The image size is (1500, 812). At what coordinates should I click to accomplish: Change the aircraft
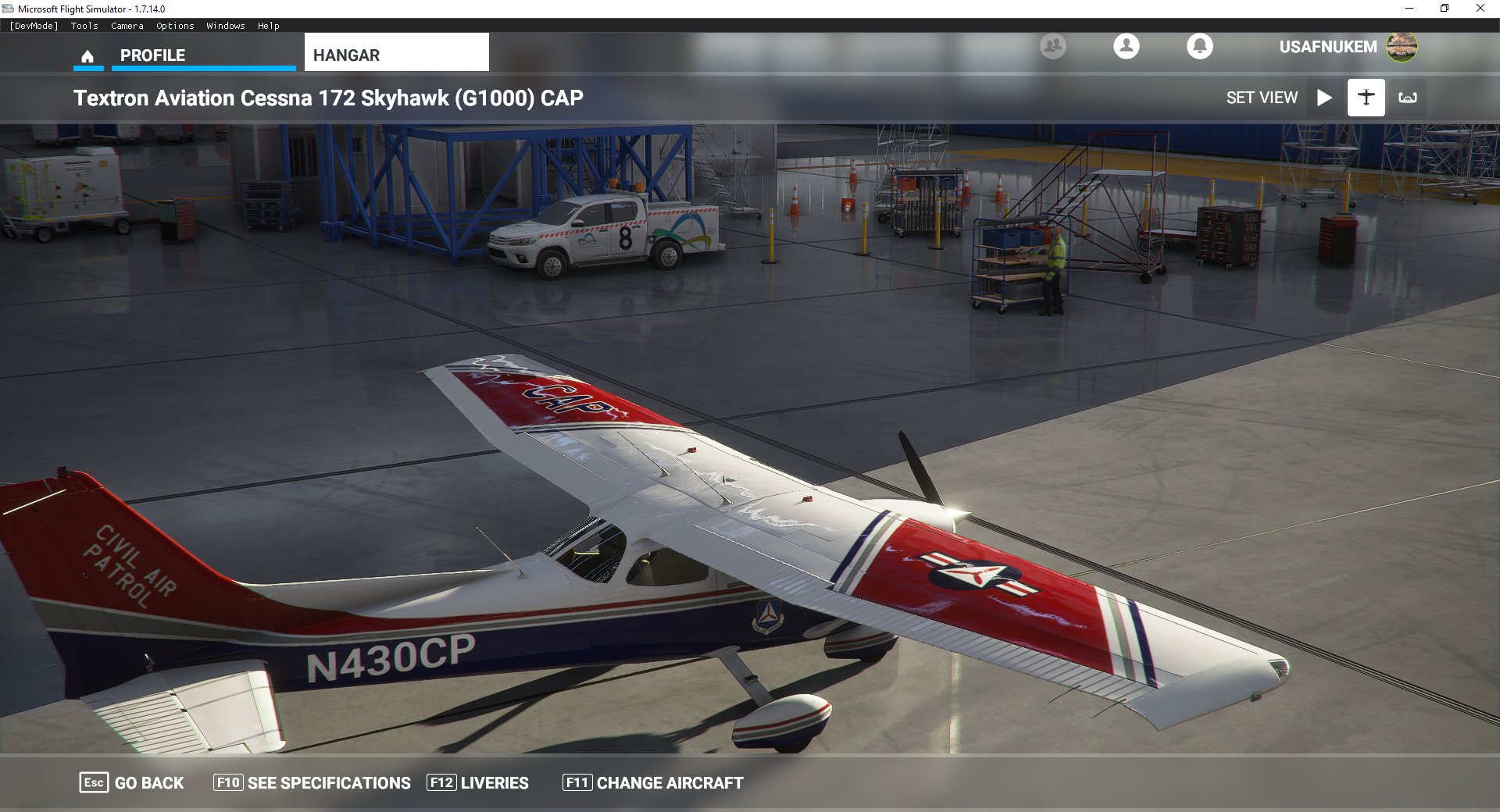(653, 782)
